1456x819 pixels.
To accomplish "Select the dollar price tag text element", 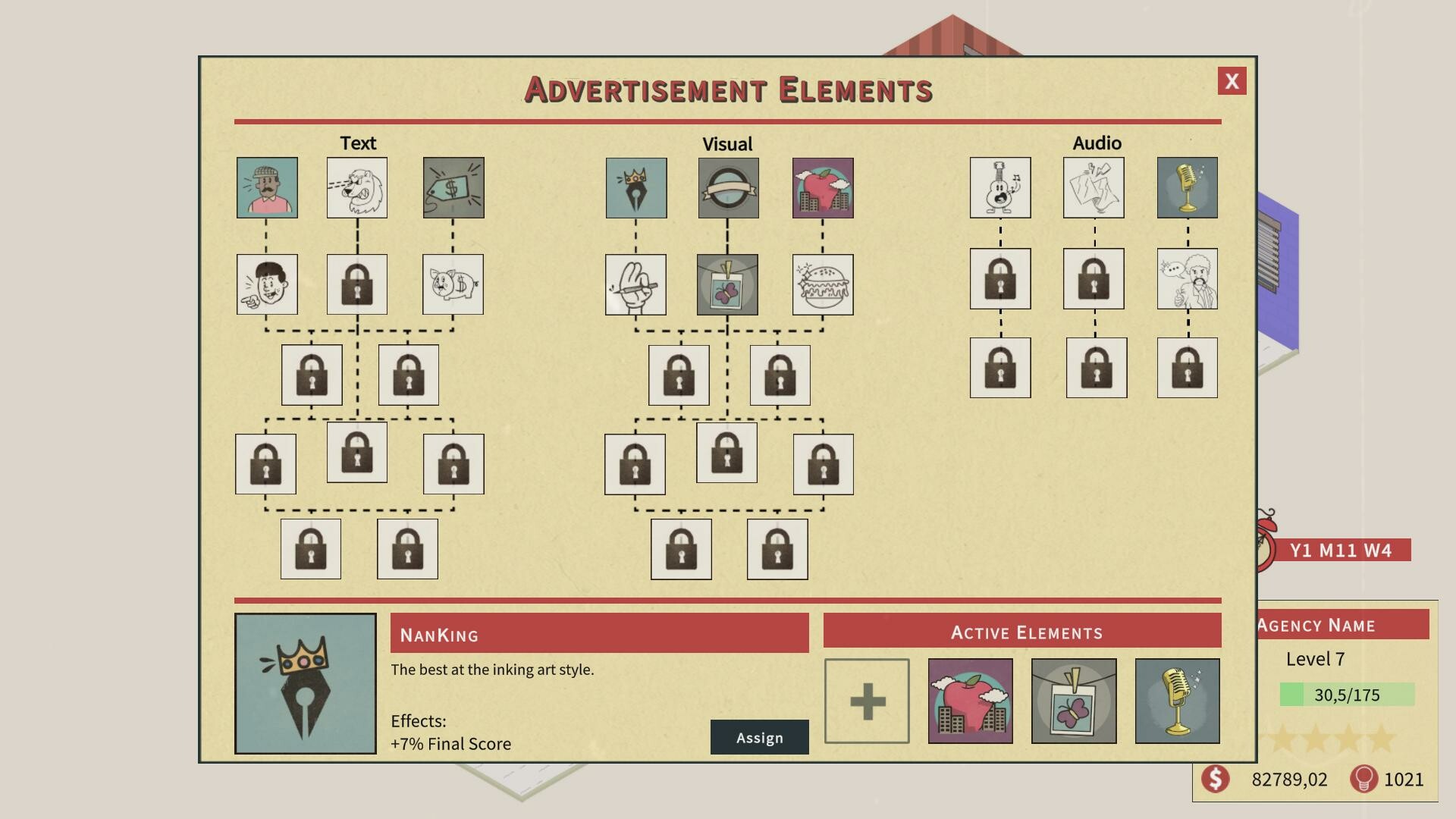I will [453, 187].
